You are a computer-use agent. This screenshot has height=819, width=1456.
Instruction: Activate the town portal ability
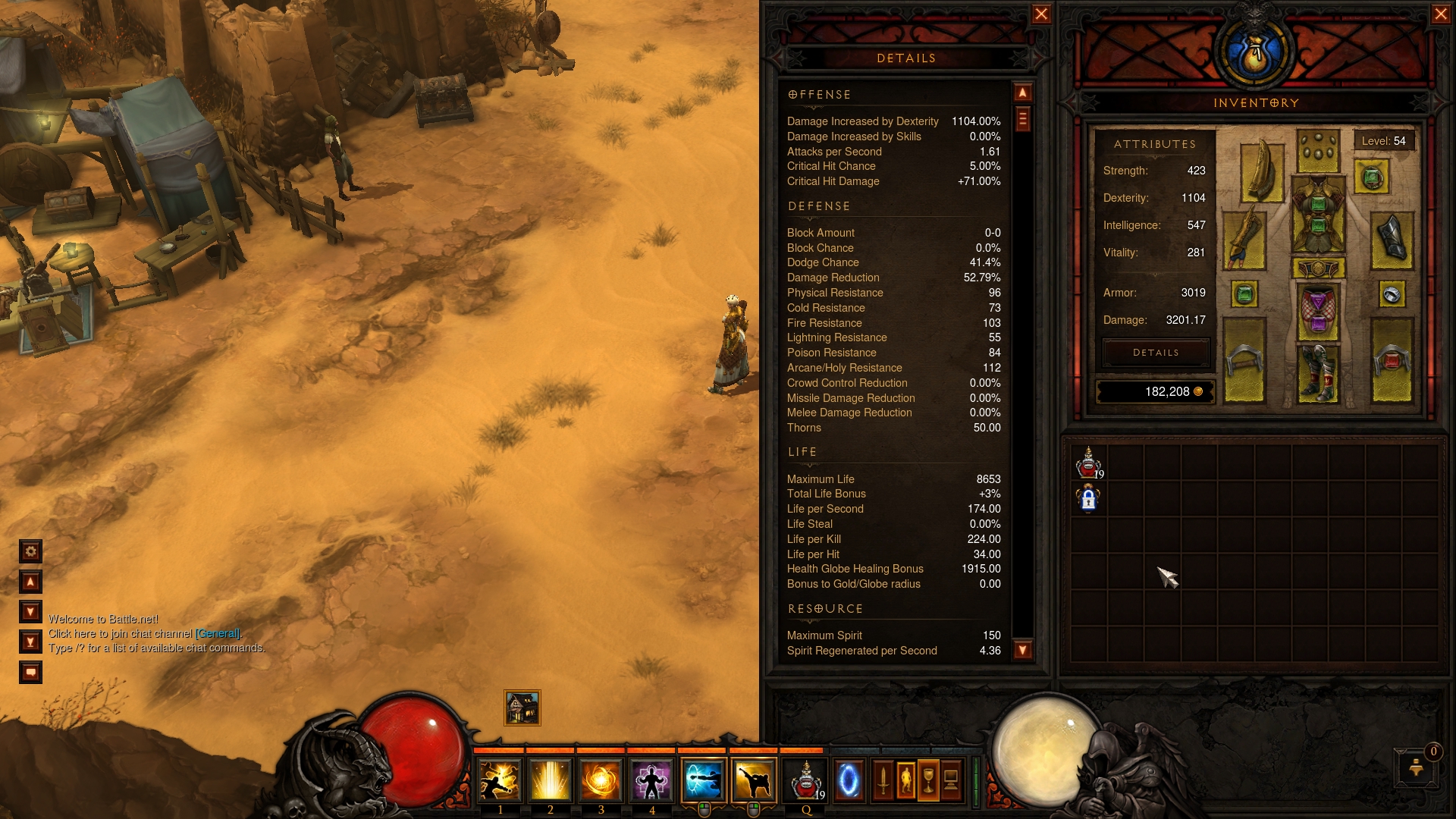pyautogui.click(x=849, y=781)
